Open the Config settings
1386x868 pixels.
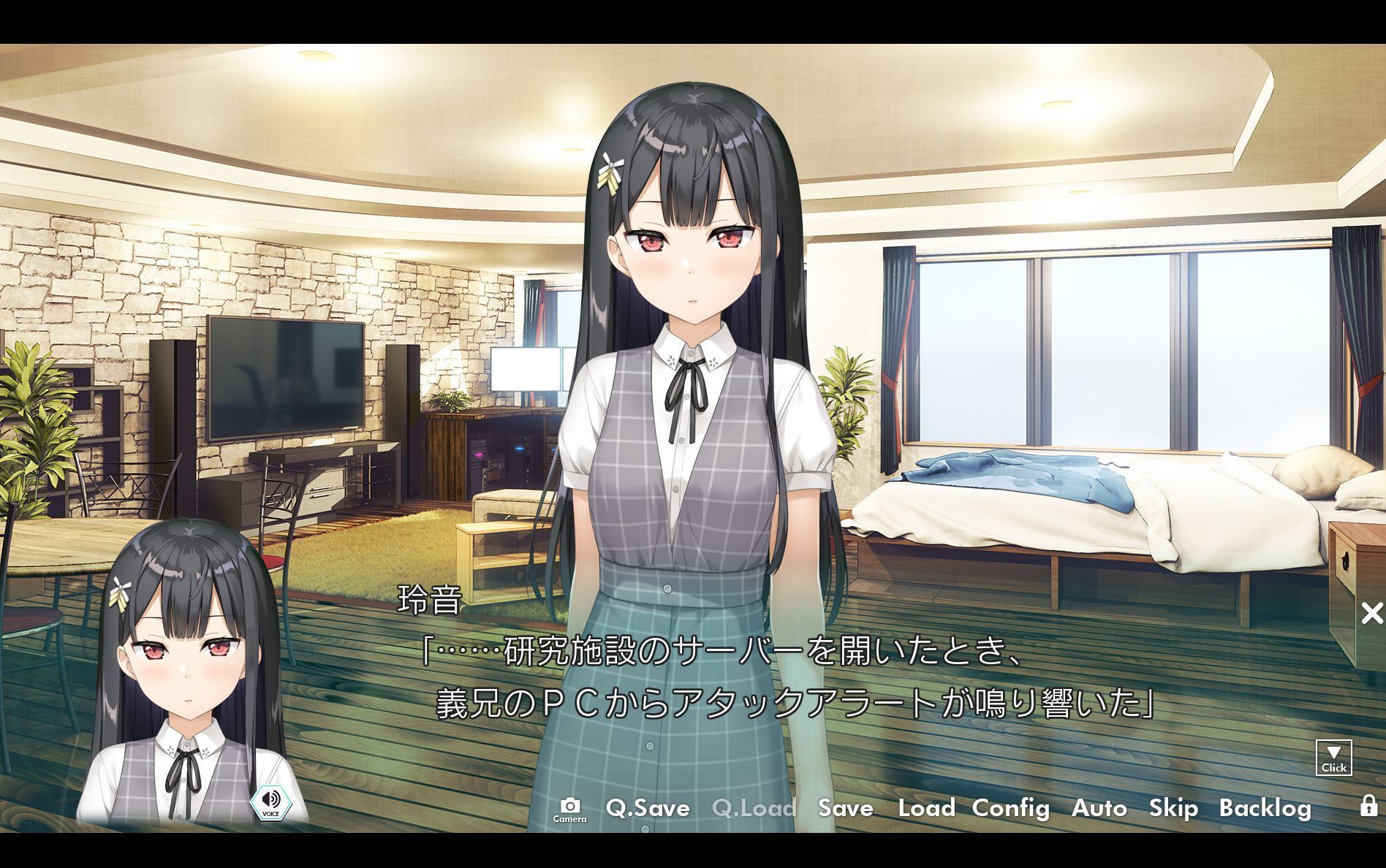pyautogui.click(x=1010, y=808)
